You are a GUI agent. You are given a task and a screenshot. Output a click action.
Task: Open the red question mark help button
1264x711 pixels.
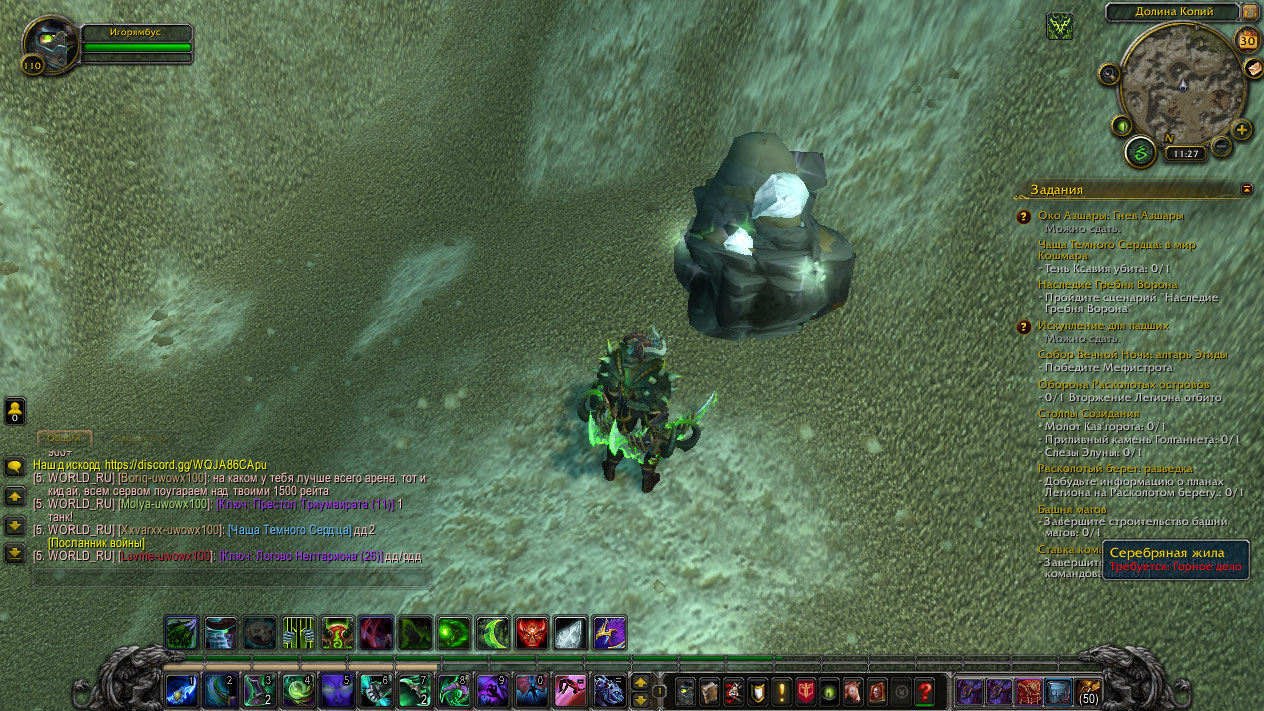click(925, 690)
